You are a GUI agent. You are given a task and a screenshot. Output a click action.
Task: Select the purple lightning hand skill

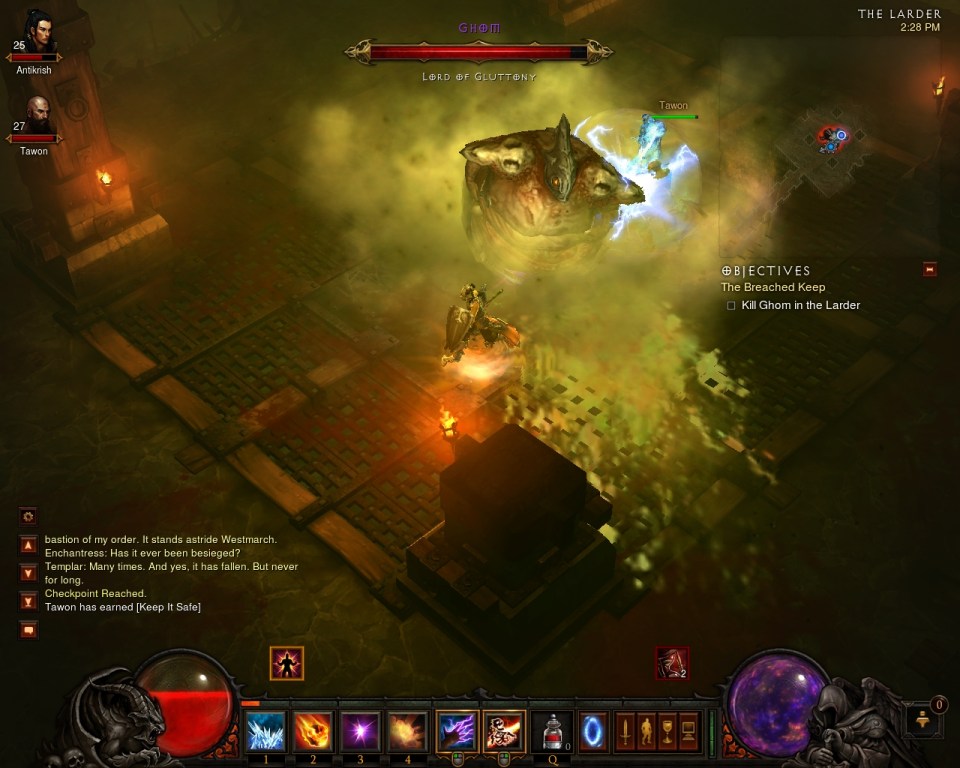(456, 731)
